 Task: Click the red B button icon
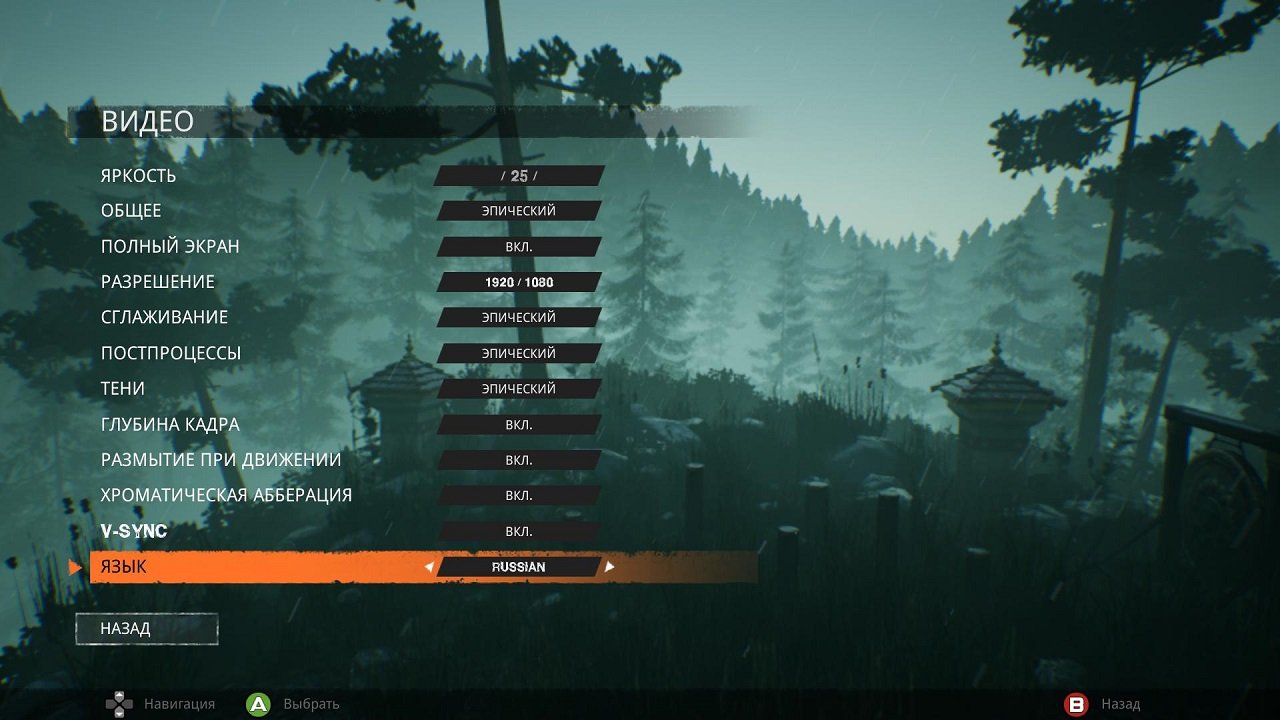pyautogui.click(x=1076, y=704)
